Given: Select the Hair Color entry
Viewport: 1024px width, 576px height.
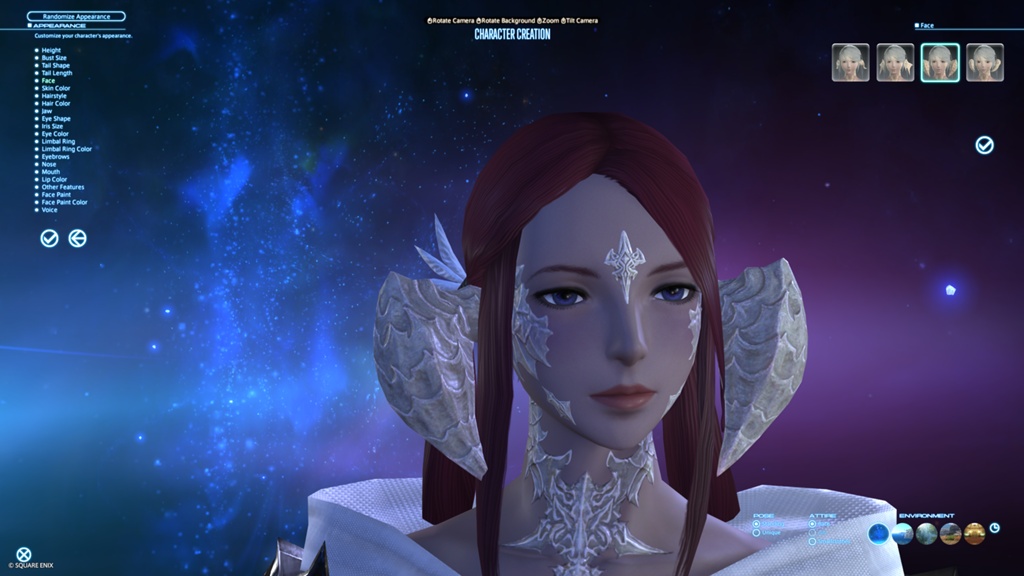Looking at the screenshot, I should (55, 103).
